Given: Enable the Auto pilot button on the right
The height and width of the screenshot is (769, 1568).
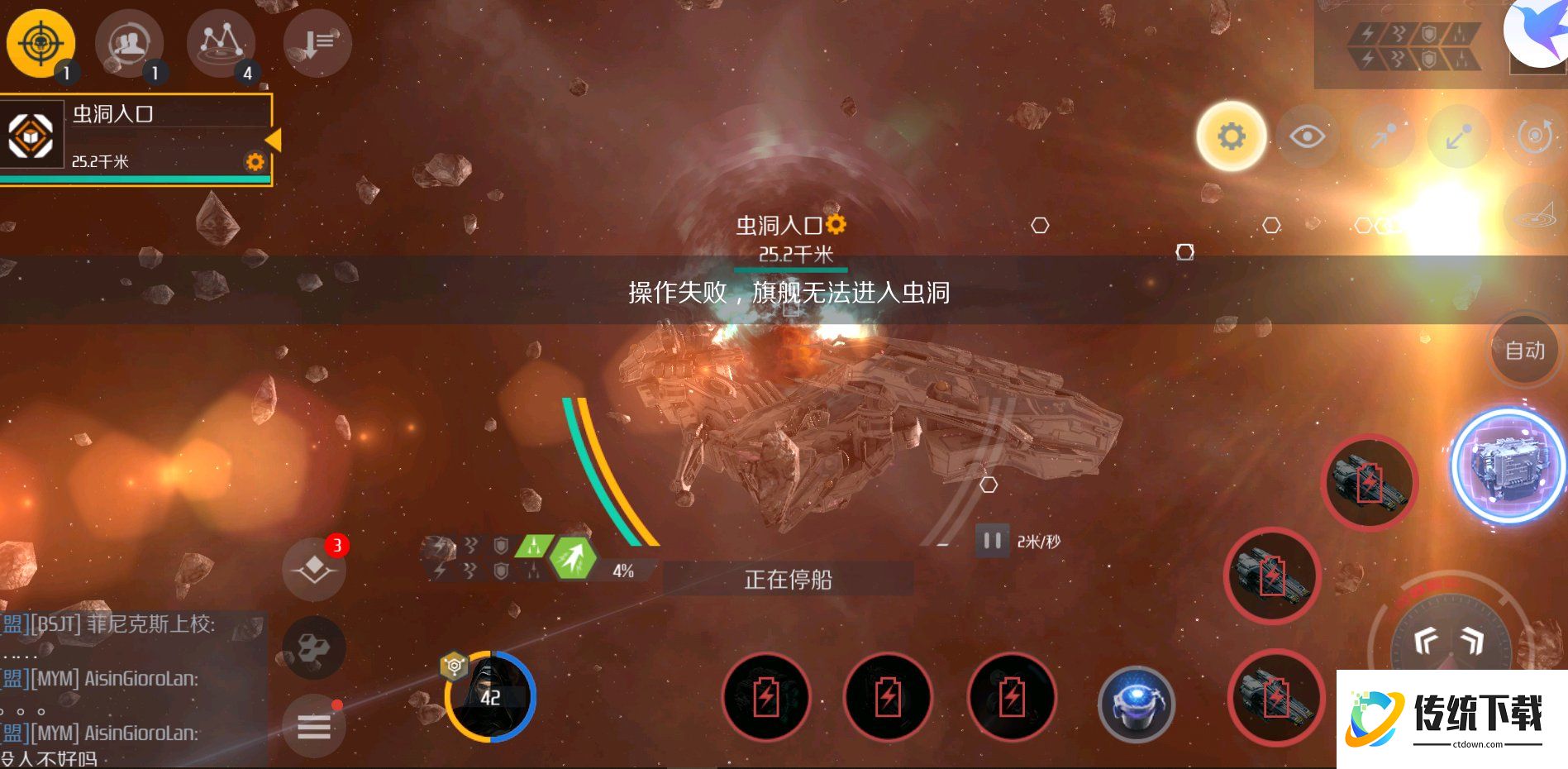Looking at the screenshot, I should point(1523,350).
